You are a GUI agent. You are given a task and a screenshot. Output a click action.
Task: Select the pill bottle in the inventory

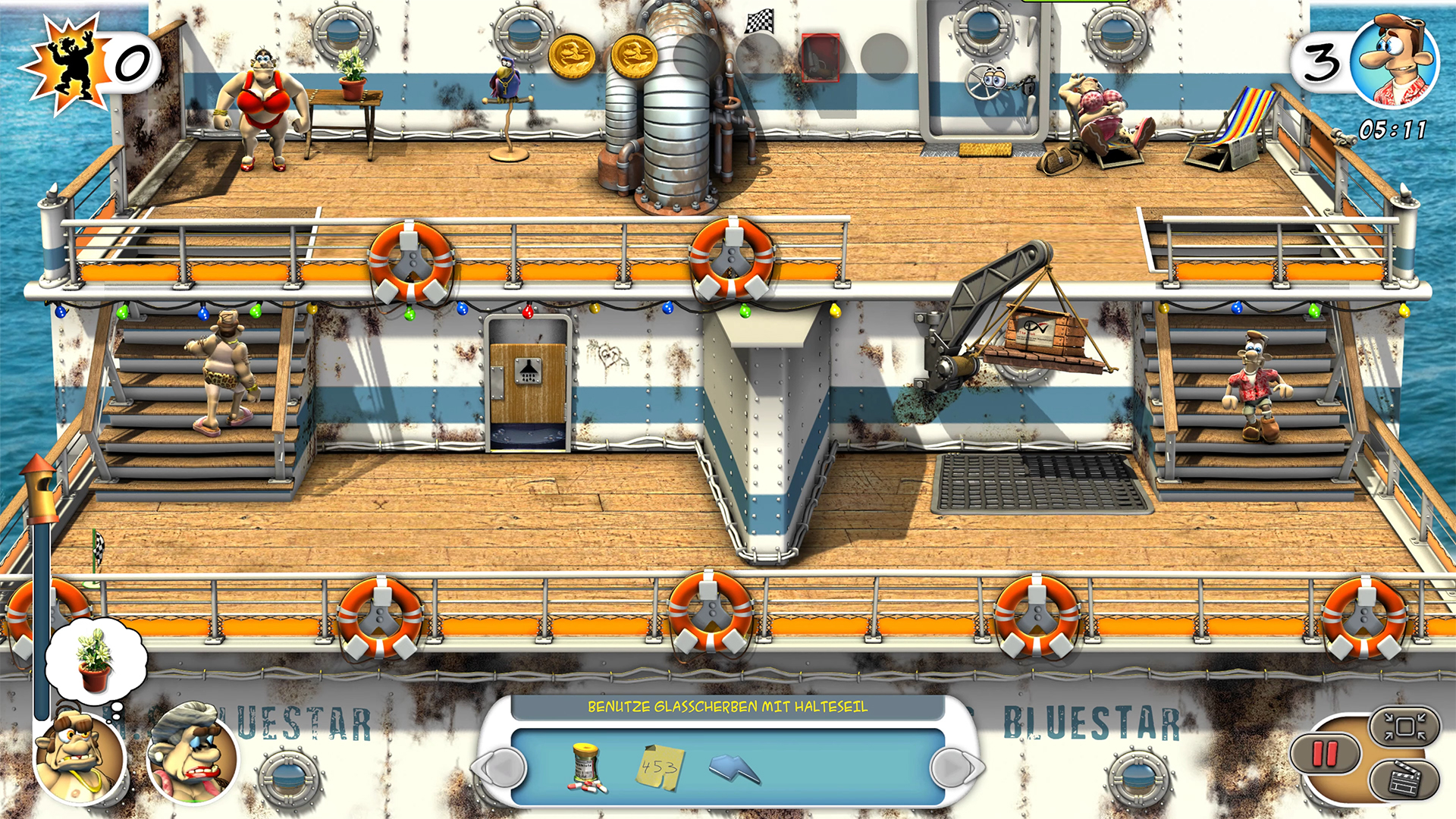586,767
